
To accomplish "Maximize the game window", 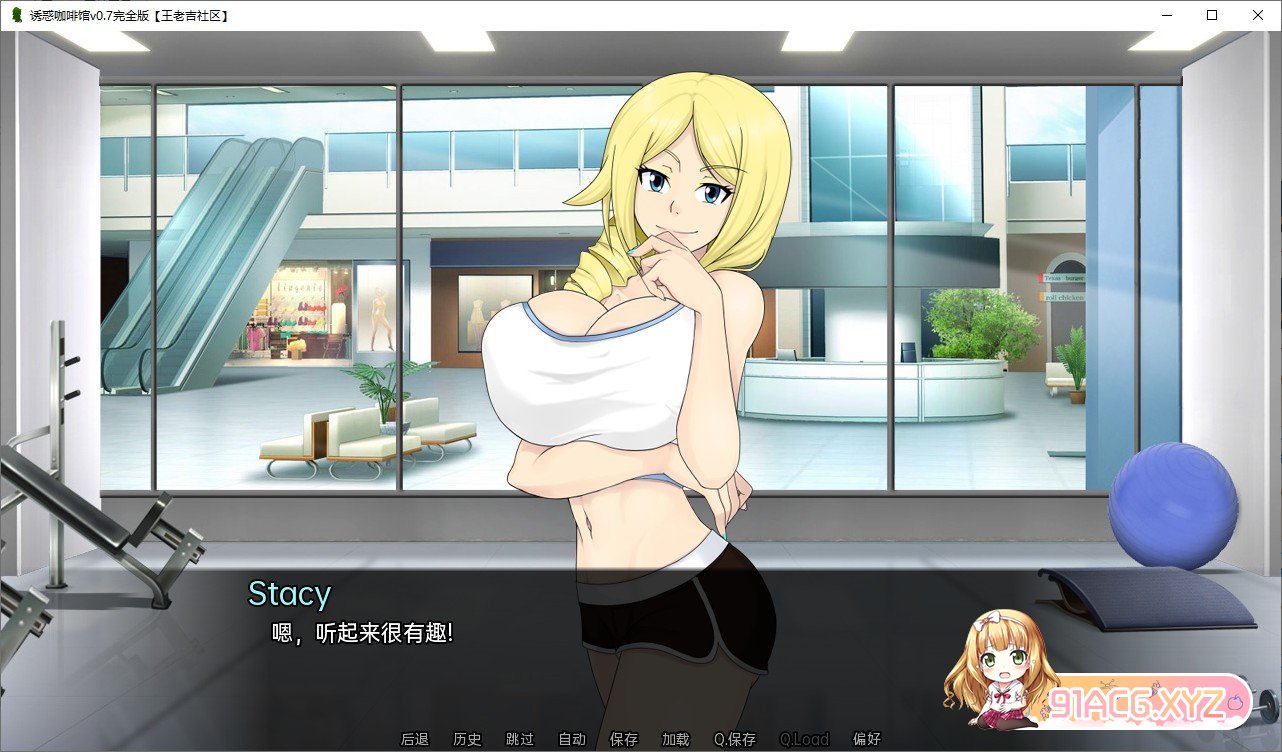I will tap(1212, 15).
